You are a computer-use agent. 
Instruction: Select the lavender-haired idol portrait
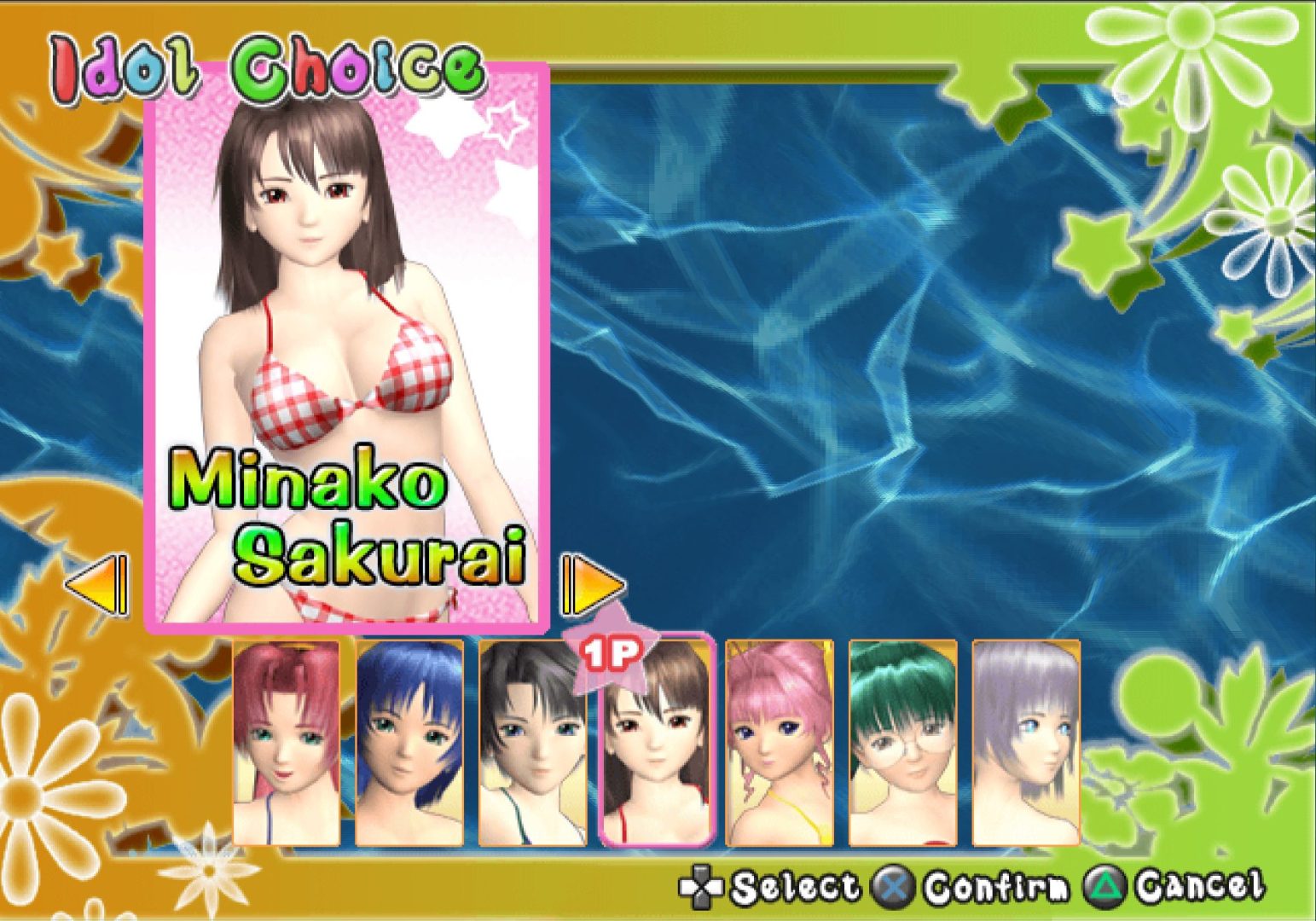pyautogui.click(x=1026, y=743)
